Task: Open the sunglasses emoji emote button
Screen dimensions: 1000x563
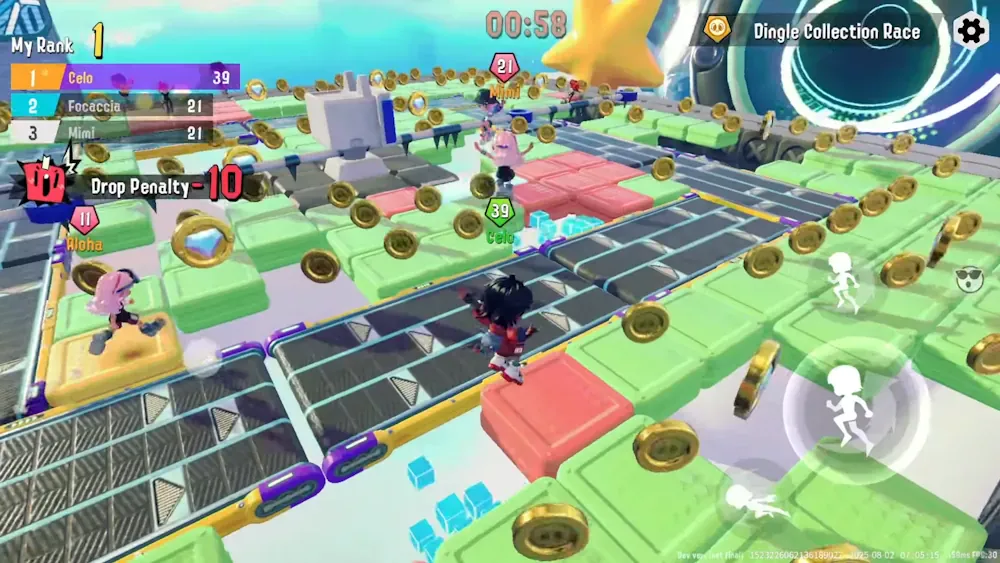Action: pos(969,281)
